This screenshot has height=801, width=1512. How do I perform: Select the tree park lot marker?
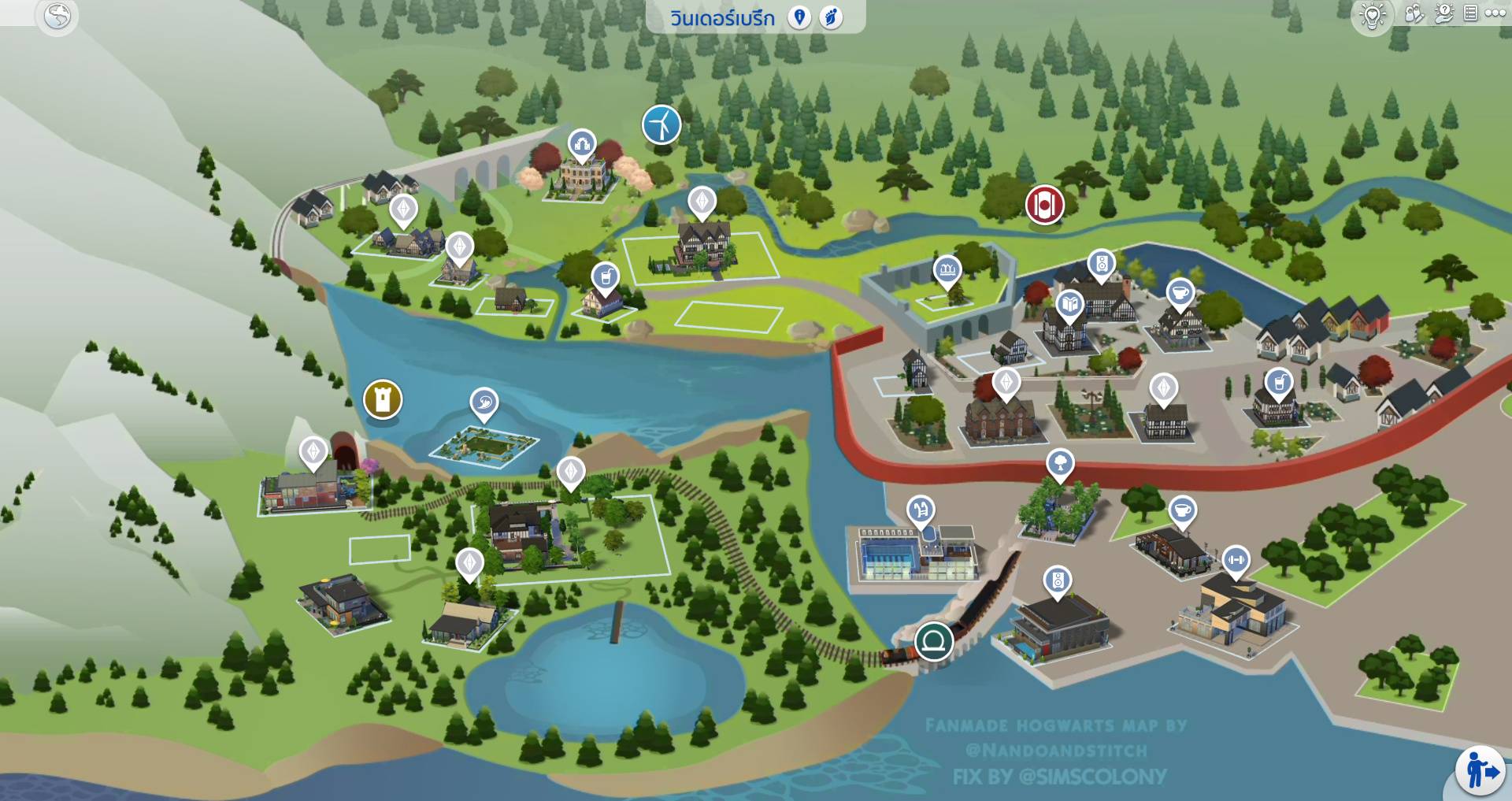tap(1060, 462)
